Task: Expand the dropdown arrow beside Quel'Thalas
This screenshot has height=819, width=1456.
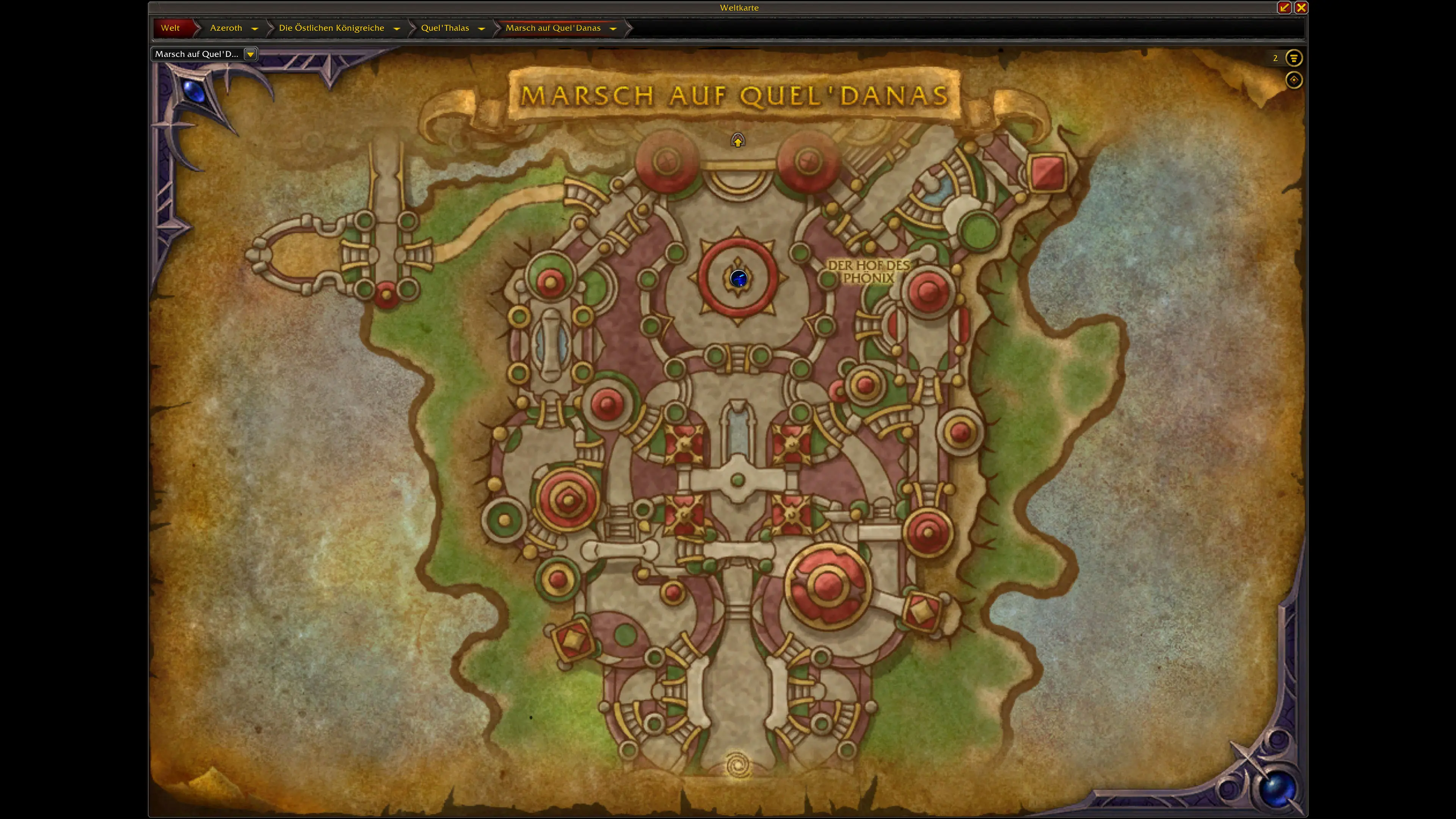Action: (x=482, y=28)
